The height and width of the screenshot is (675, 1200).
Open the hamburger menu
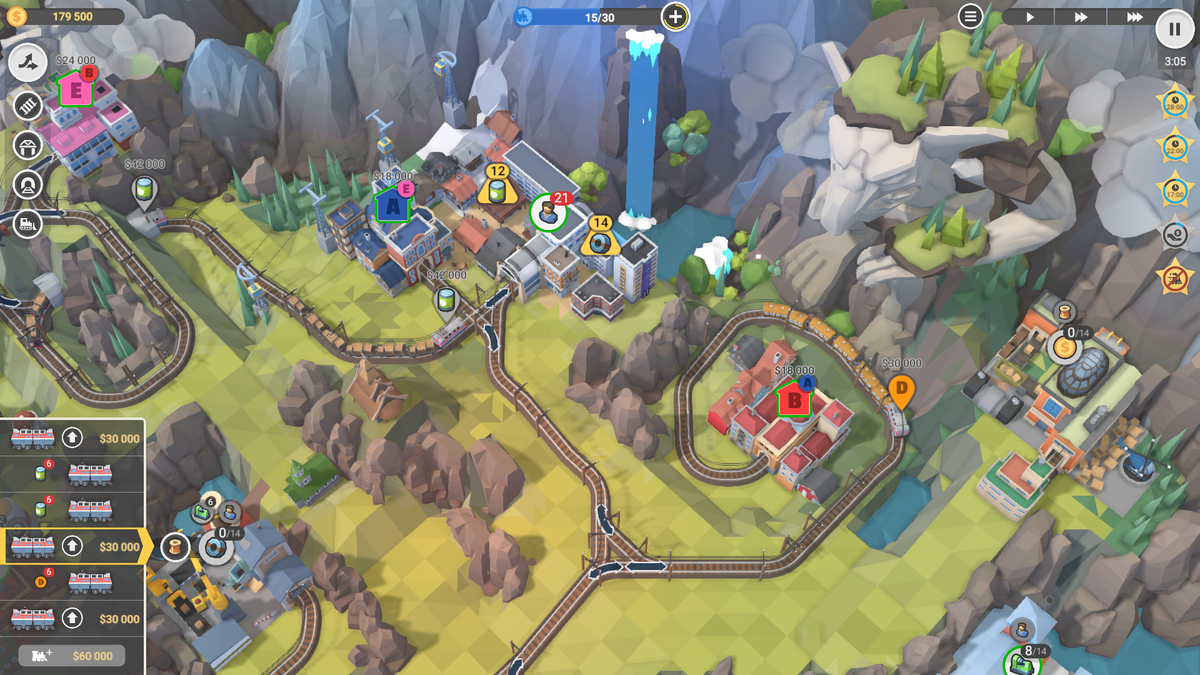coord(970,16)
